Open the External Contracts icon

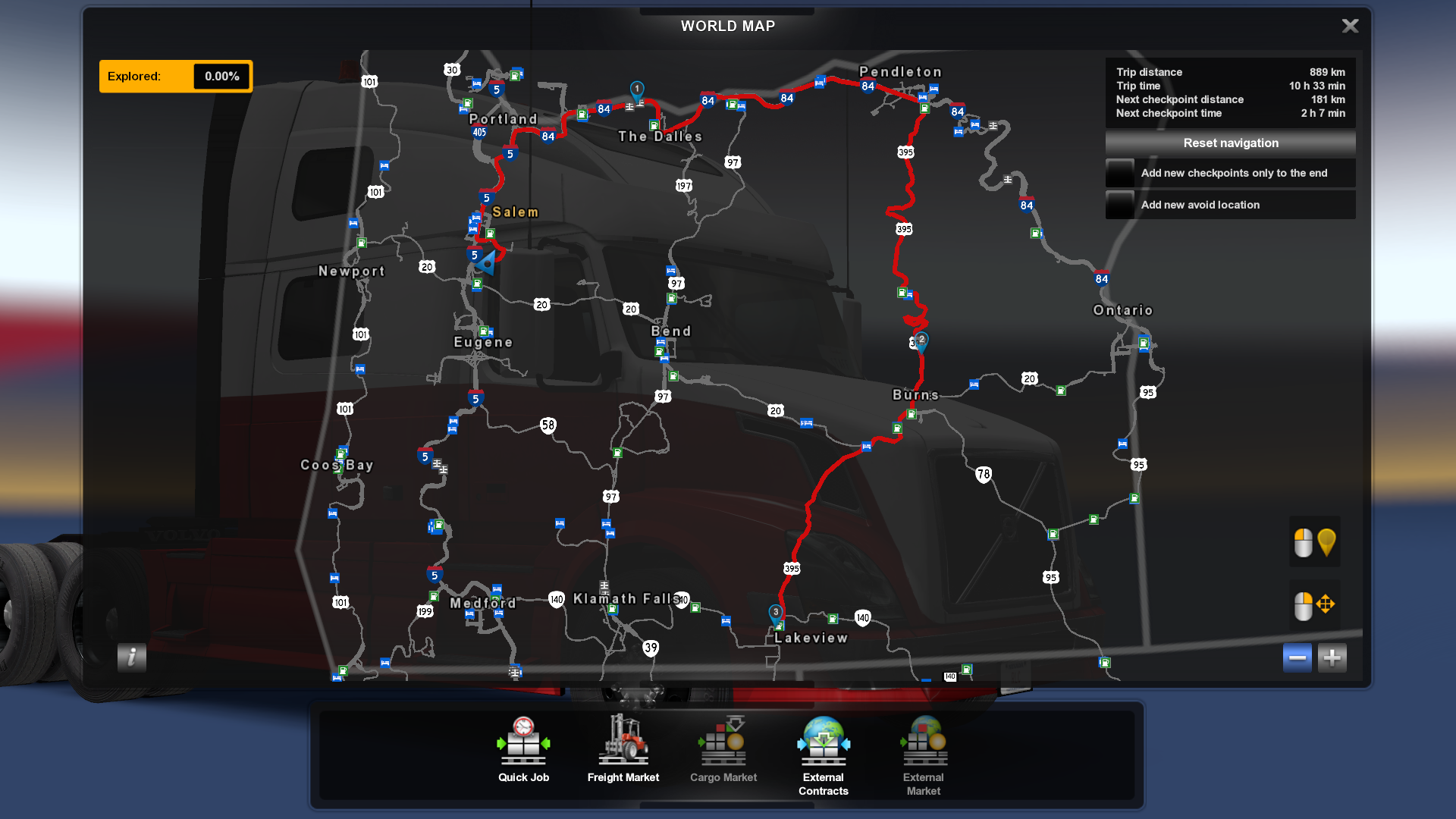[x=824, y=739]
